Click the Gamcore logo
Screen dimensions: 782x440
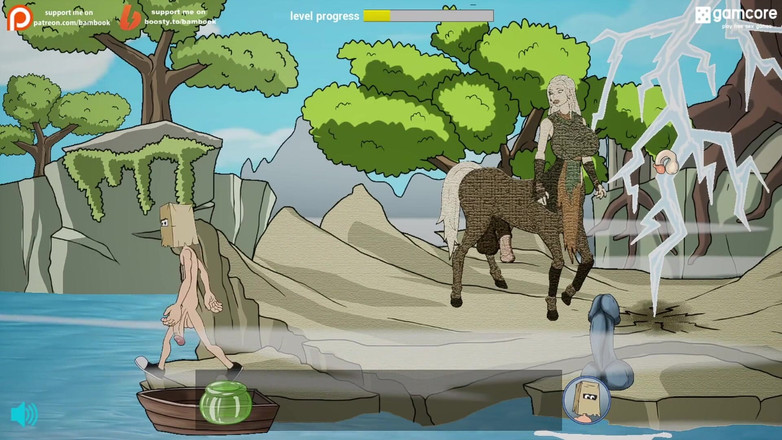point(735,15)
